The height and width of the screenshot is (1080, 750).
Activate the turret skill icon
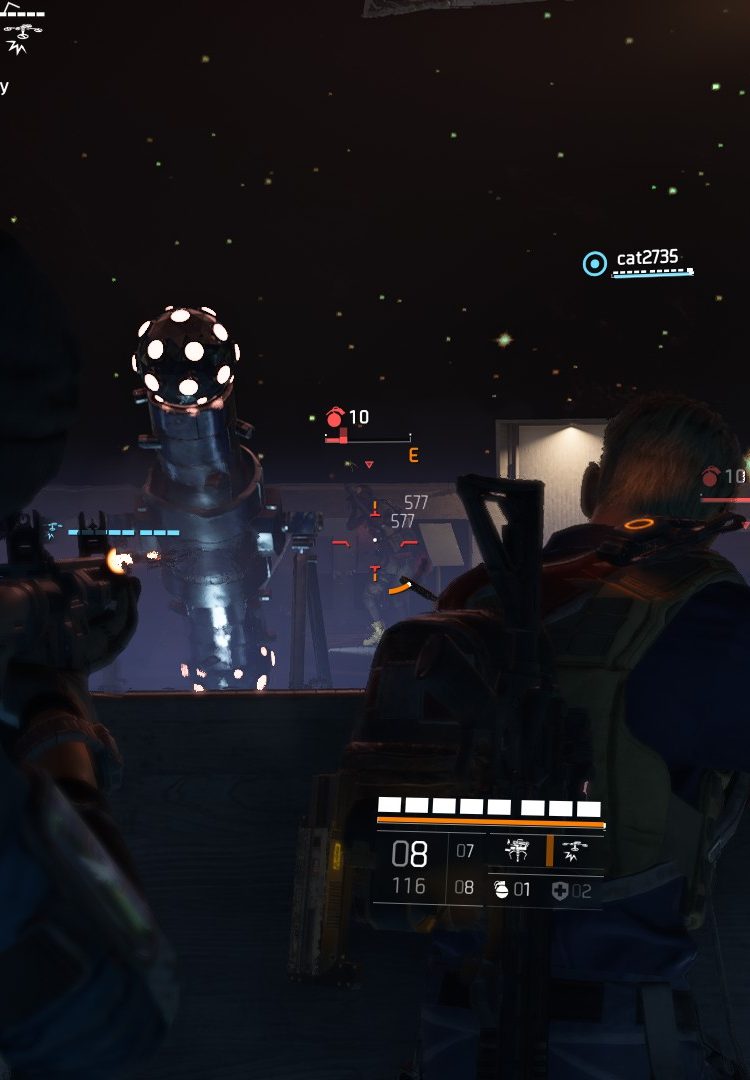point(517,851)
